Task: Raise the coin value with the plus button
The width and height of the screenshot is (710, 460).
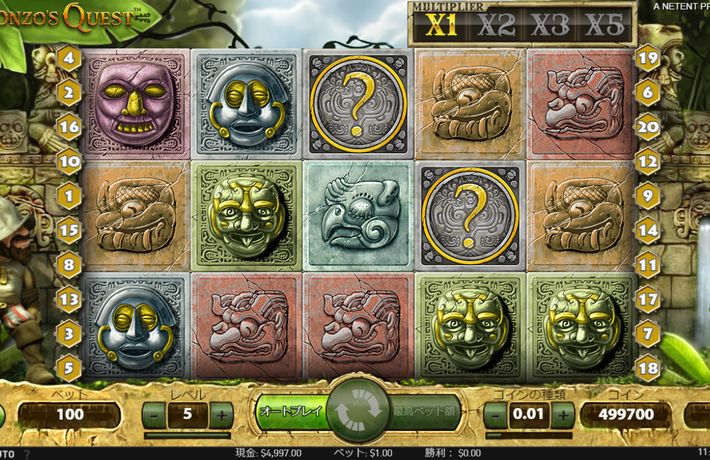Action: pos(564,414)
